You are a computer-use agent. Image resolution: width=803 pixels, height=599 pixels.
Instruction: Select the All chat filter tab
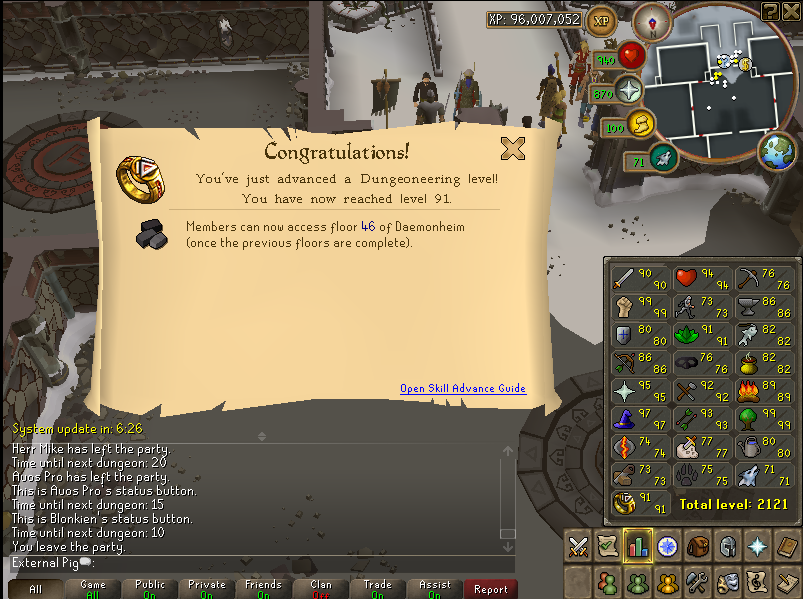[x=35, y=589]
